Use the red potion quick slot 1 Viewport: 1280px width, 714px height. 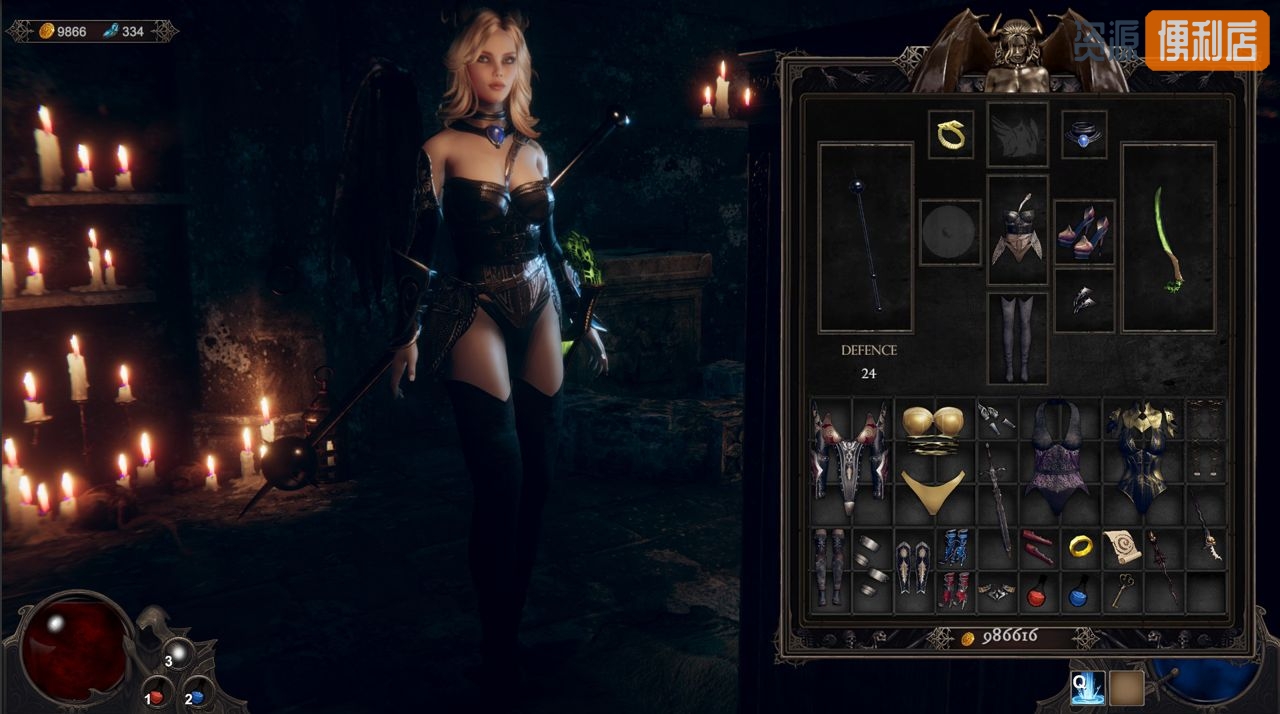pyautogui.click(x=156, y=696)
